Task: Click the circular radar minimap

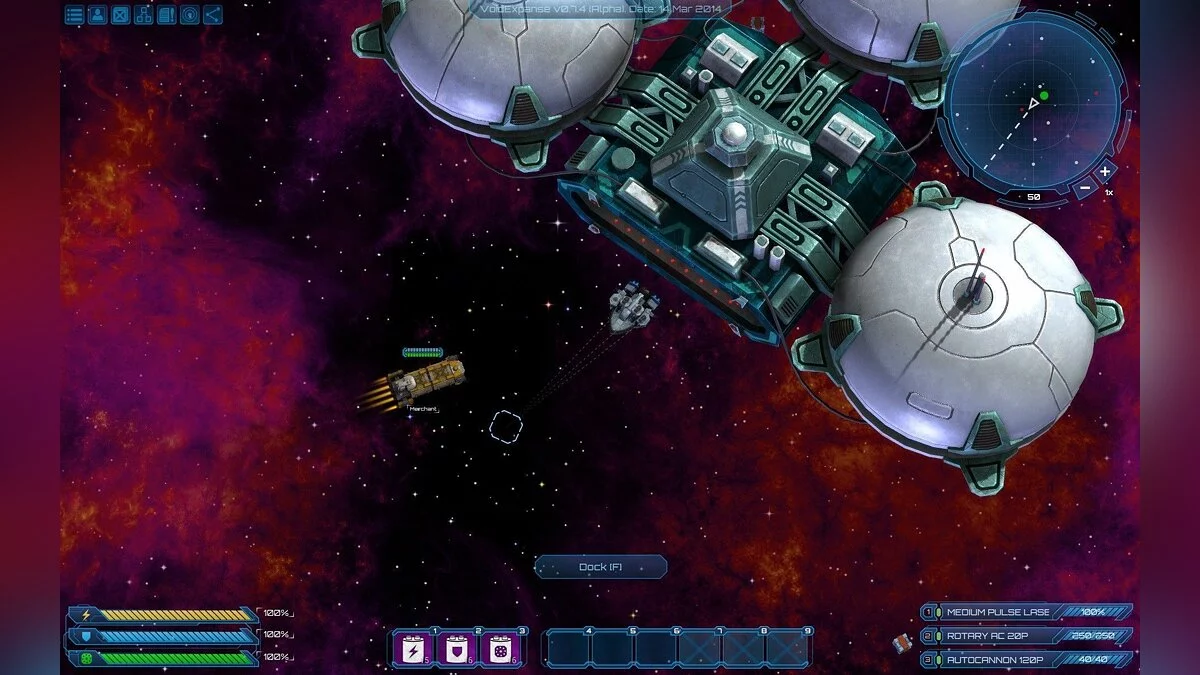Action: tap(1035, 102)
